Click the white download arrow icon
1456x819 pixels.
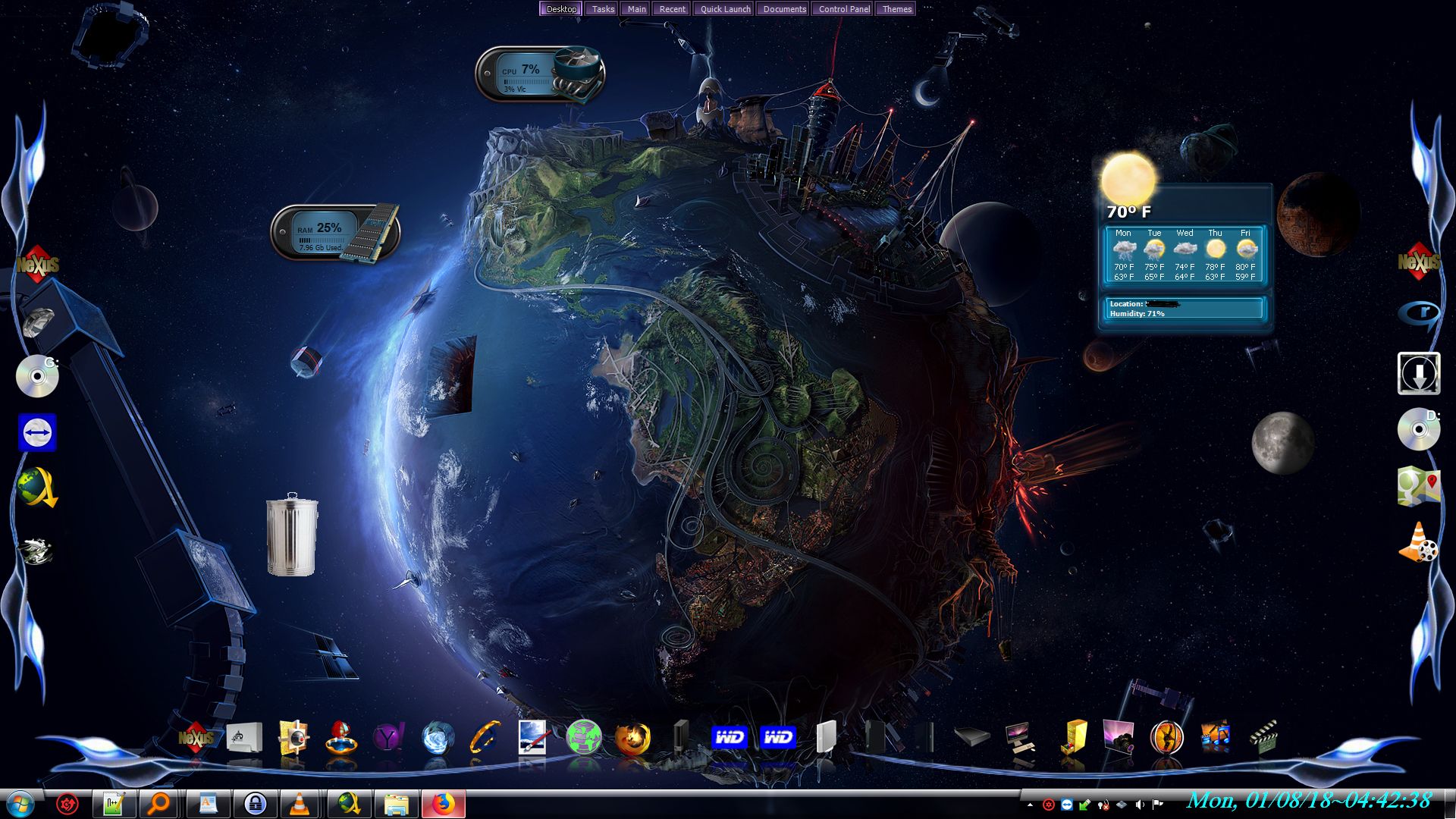(1418, 373)
